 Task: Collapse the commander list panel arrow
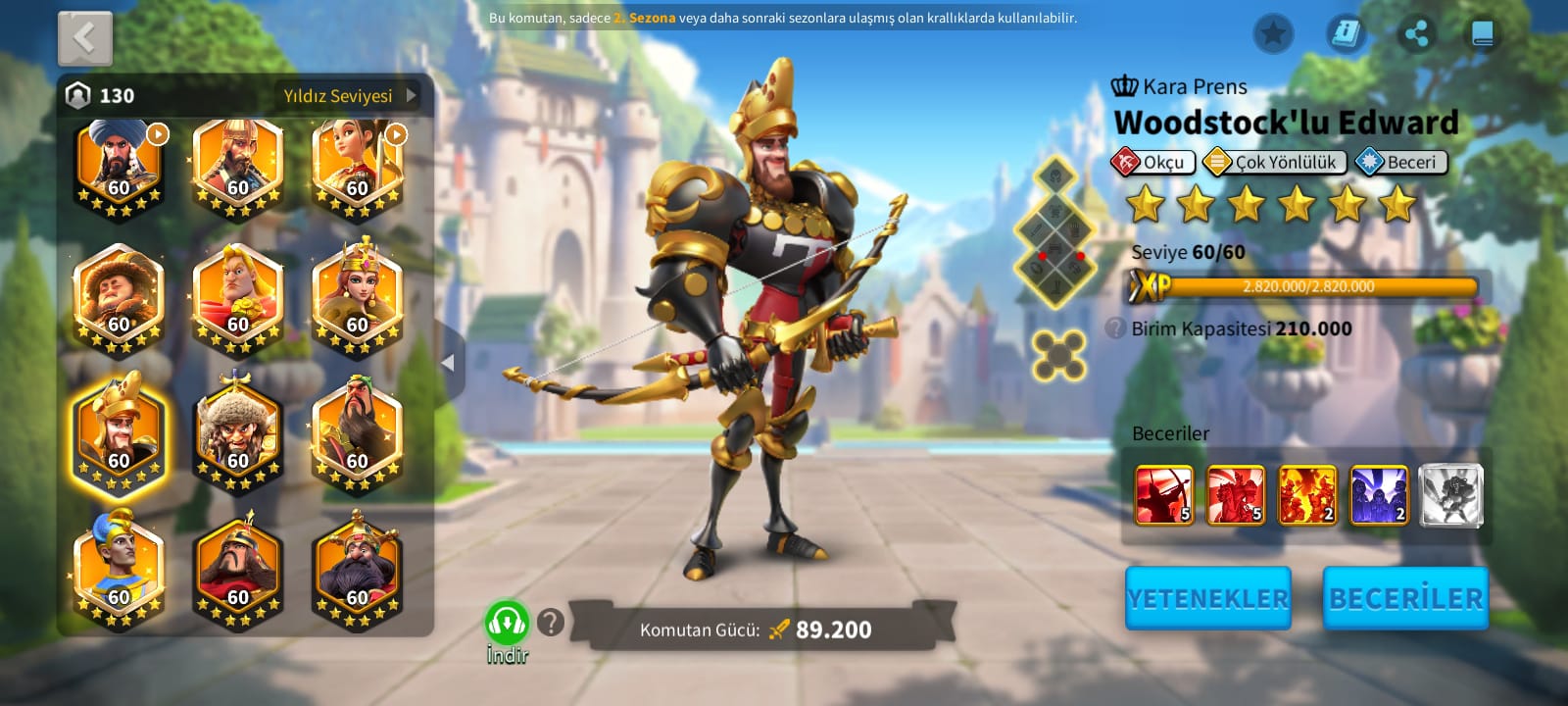point(449,363)
